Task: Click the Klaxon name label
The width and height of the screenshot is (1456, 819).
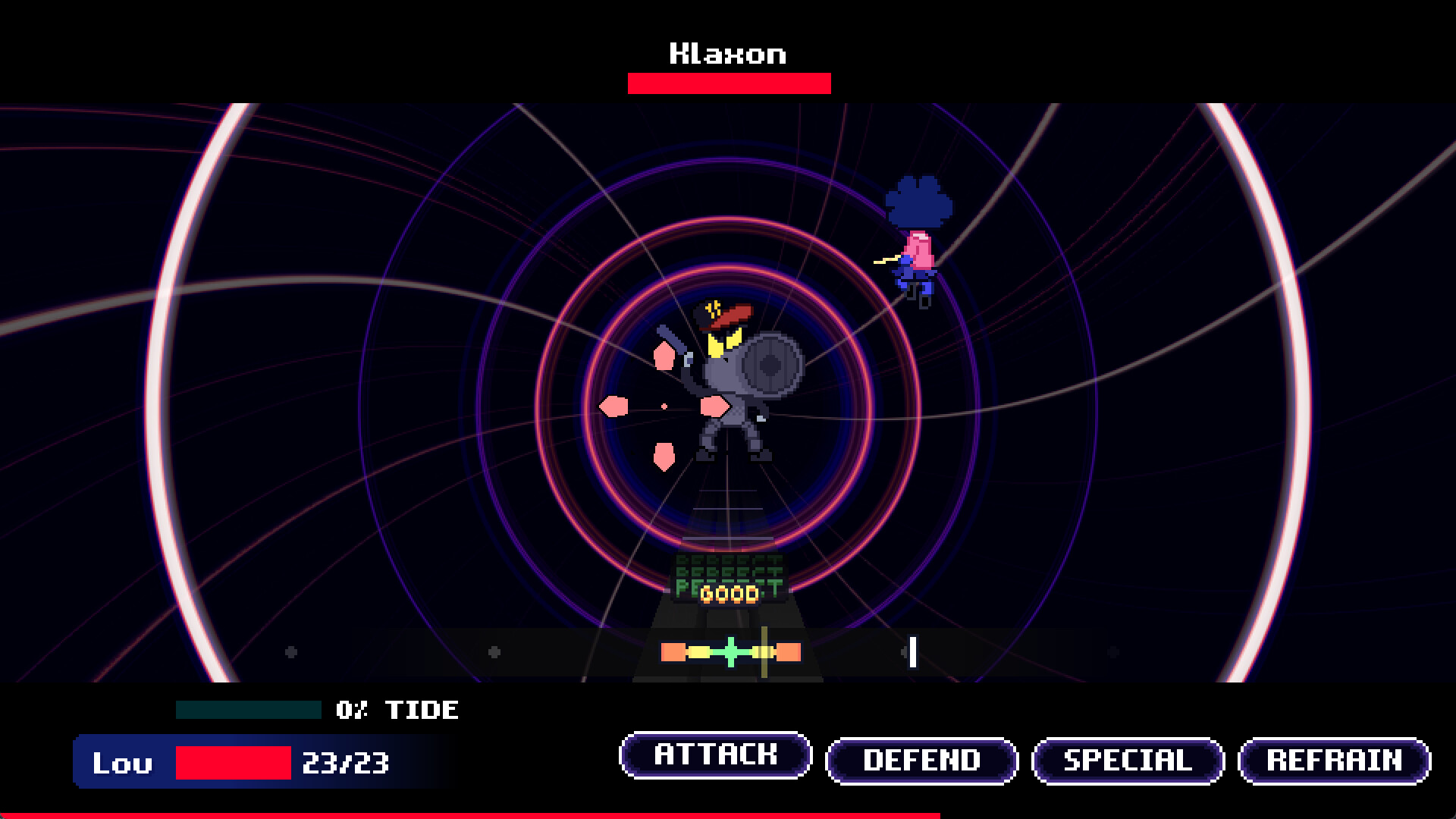Action: tap(728, 53)
